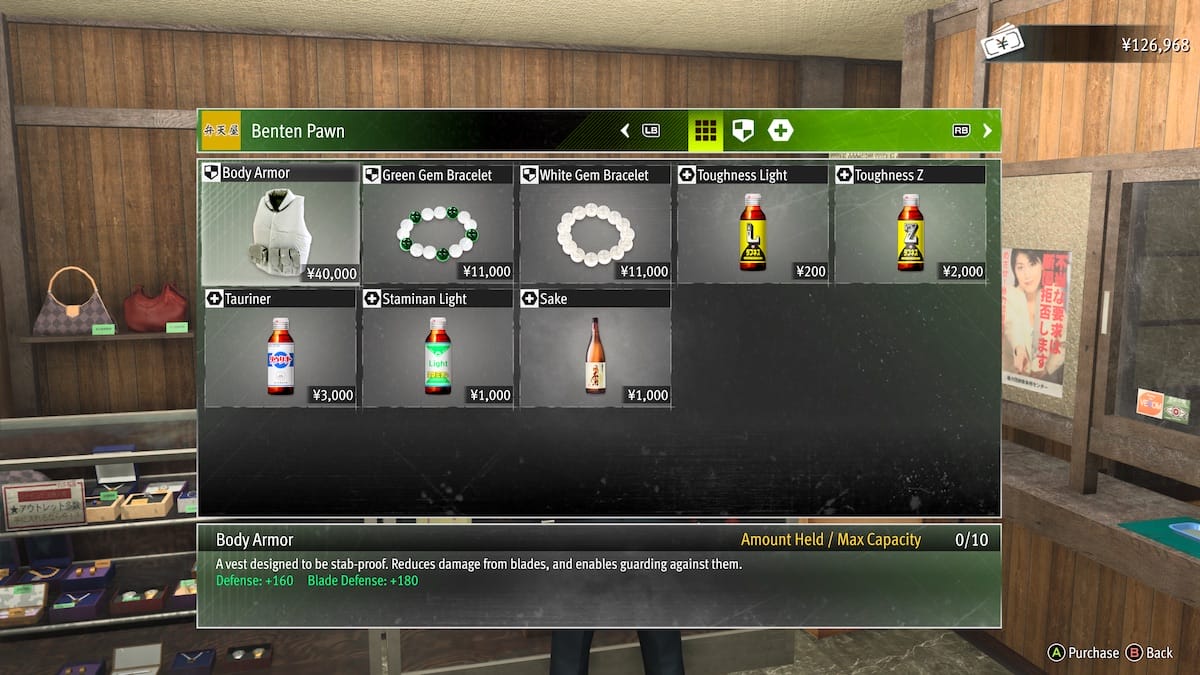This screenshot has height=675, width=1200.
Task: Select the Sake bottle
Action: [595, 349]
